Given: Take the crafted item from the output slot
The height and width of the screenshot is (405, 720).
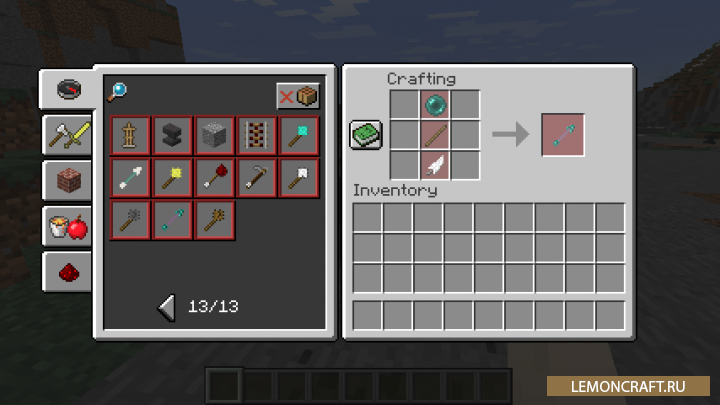Looking at the screenshot, I should pyautogui.click(x=561, y=135).
